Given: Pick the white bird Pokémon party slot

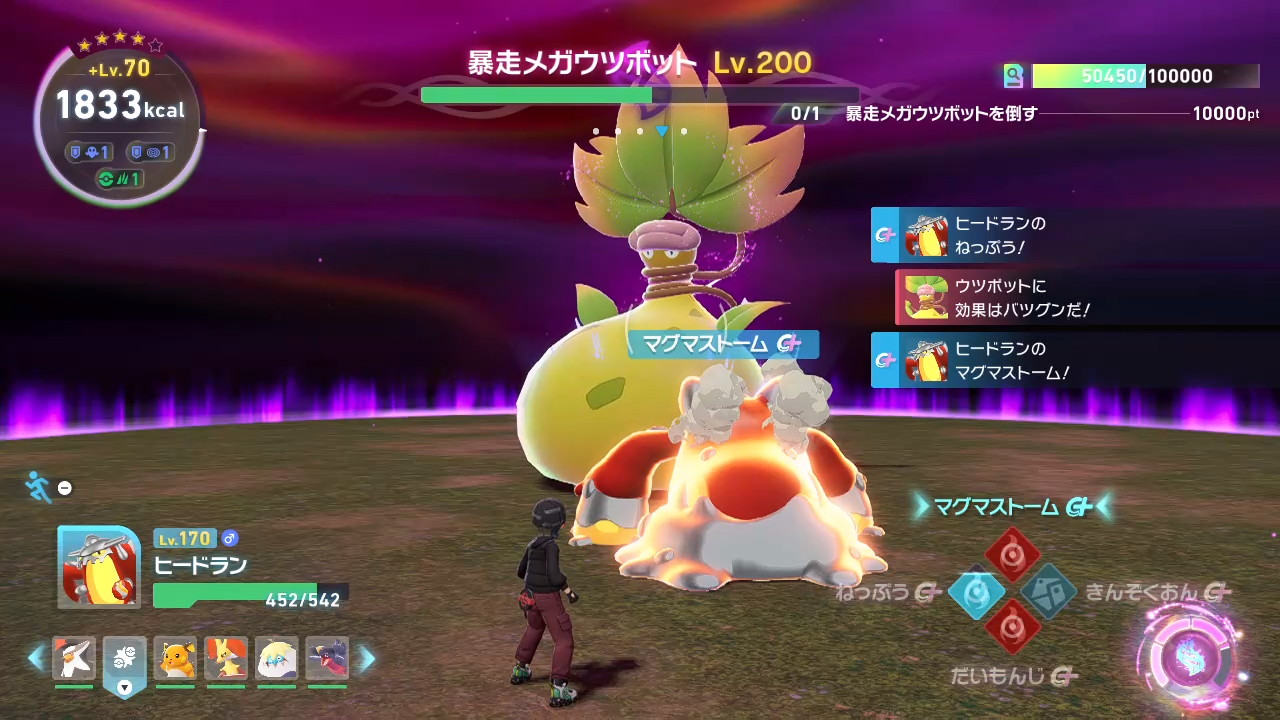Looking at the screenshot, I should pyautogui.click(x=74, y=659).
